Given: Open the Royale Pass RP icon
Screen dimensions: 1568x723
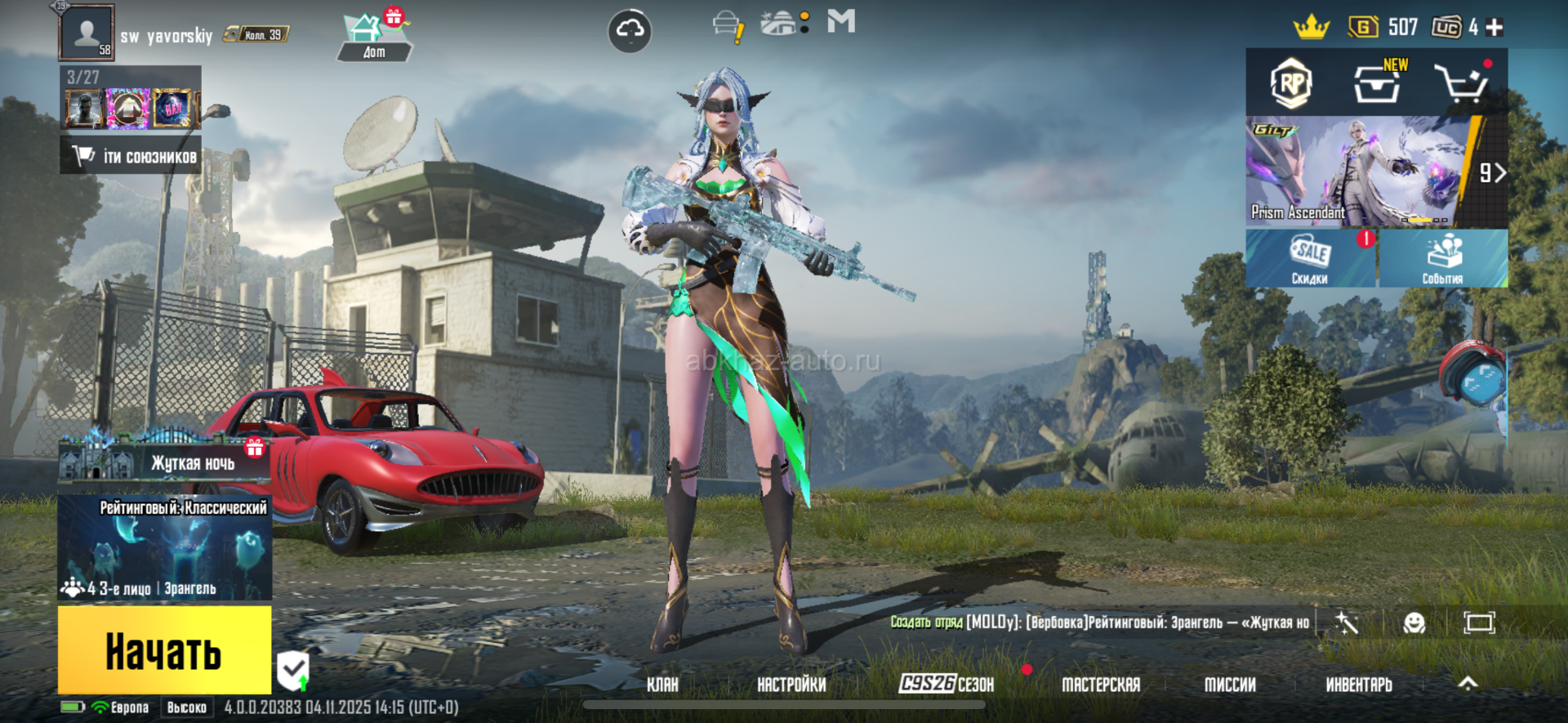Looking at the screenshot, I should [x=1291, y=83].
